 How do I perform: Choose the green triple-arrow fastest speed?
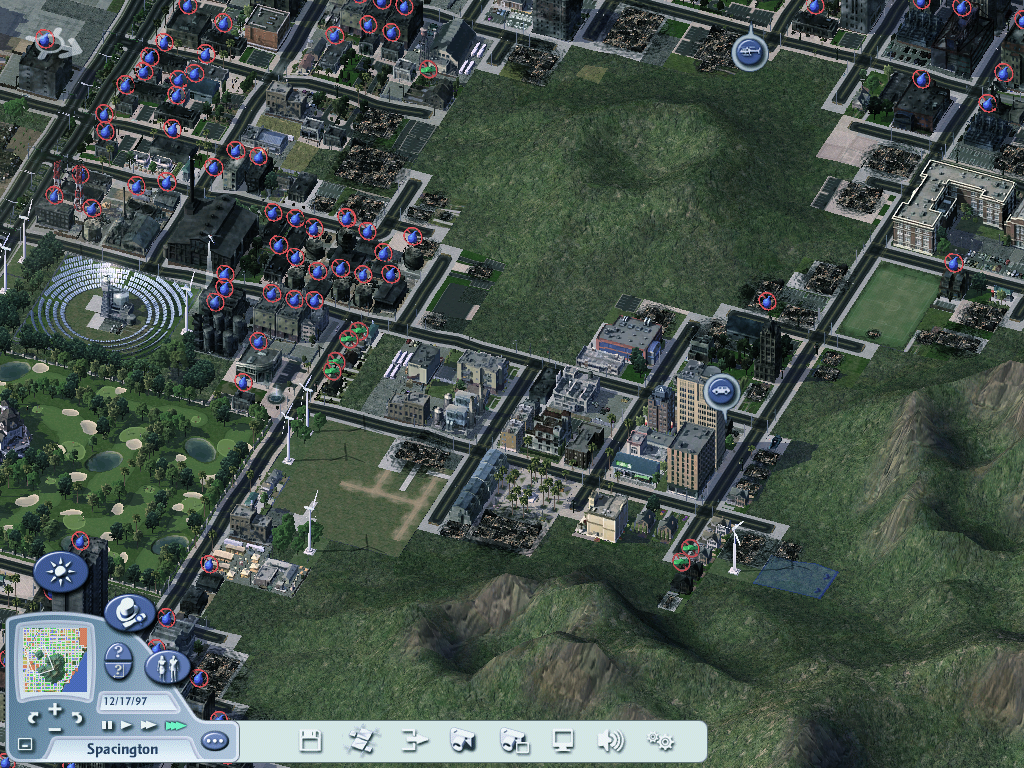[176, 725]
